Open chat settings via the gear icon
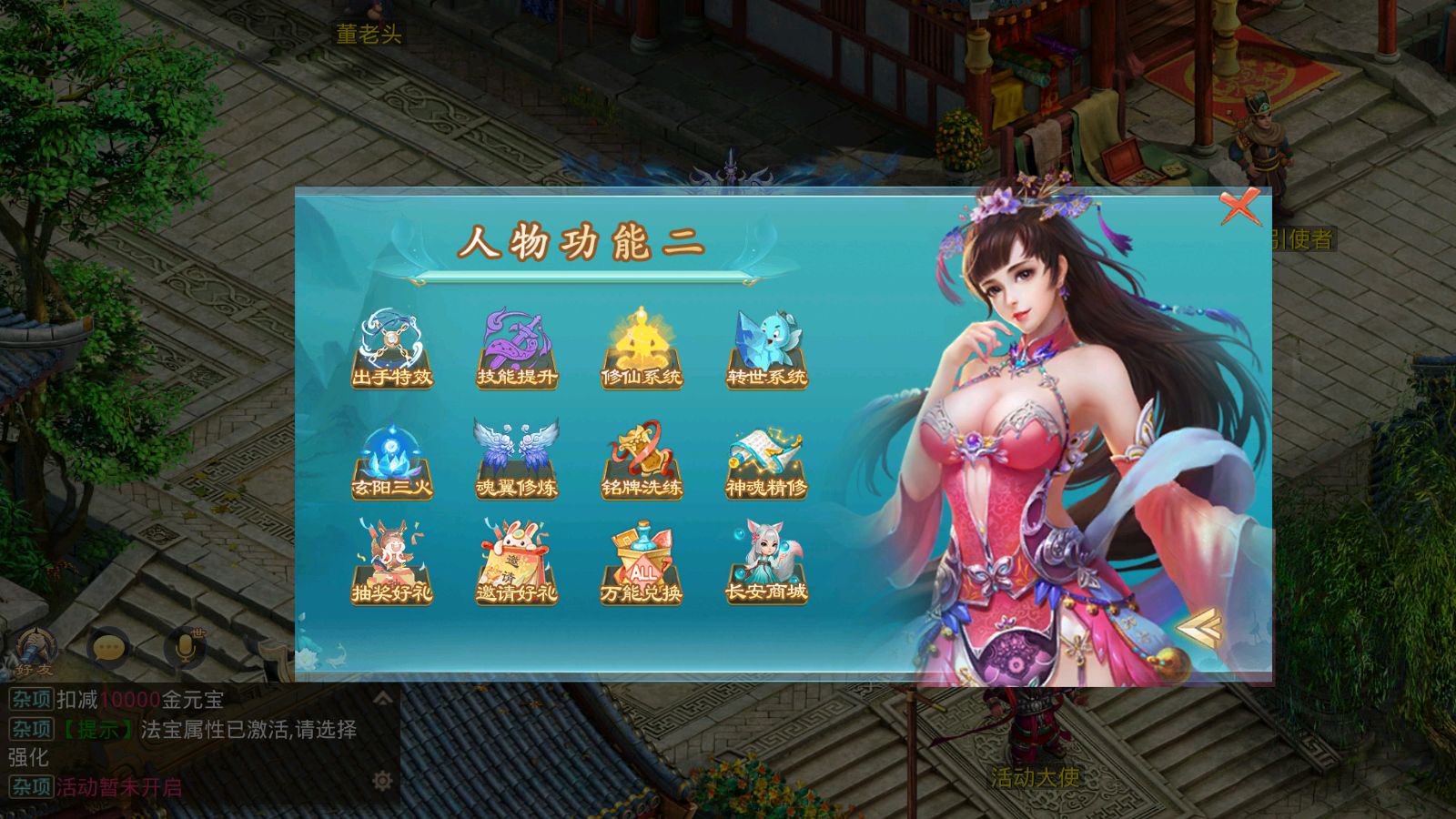Image resolution: width=1456 pixels, height=819 pixels. coord(382,781)
